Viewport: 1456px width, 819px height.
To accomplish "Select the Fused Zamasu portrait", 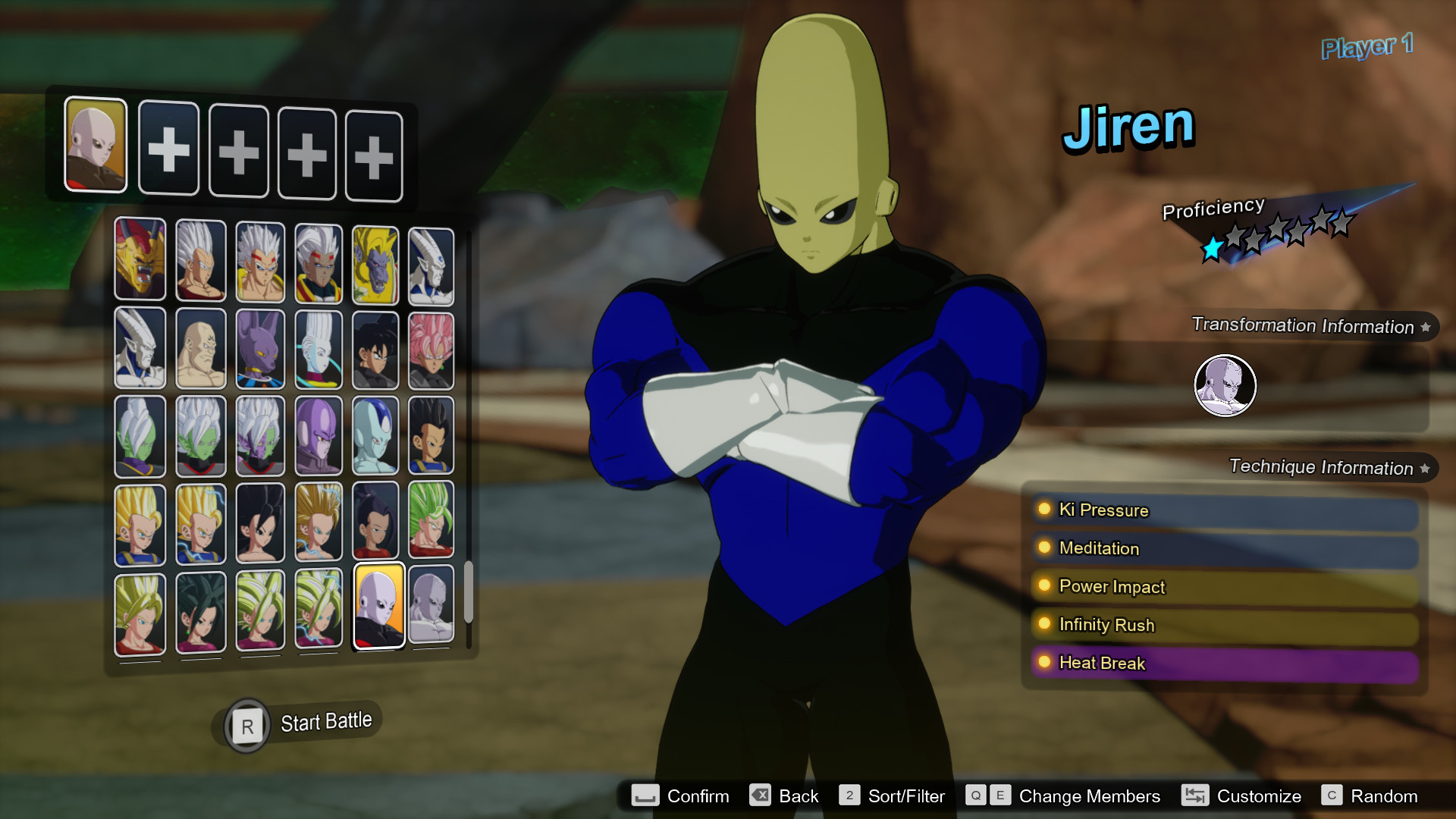I will click(260, 436).
